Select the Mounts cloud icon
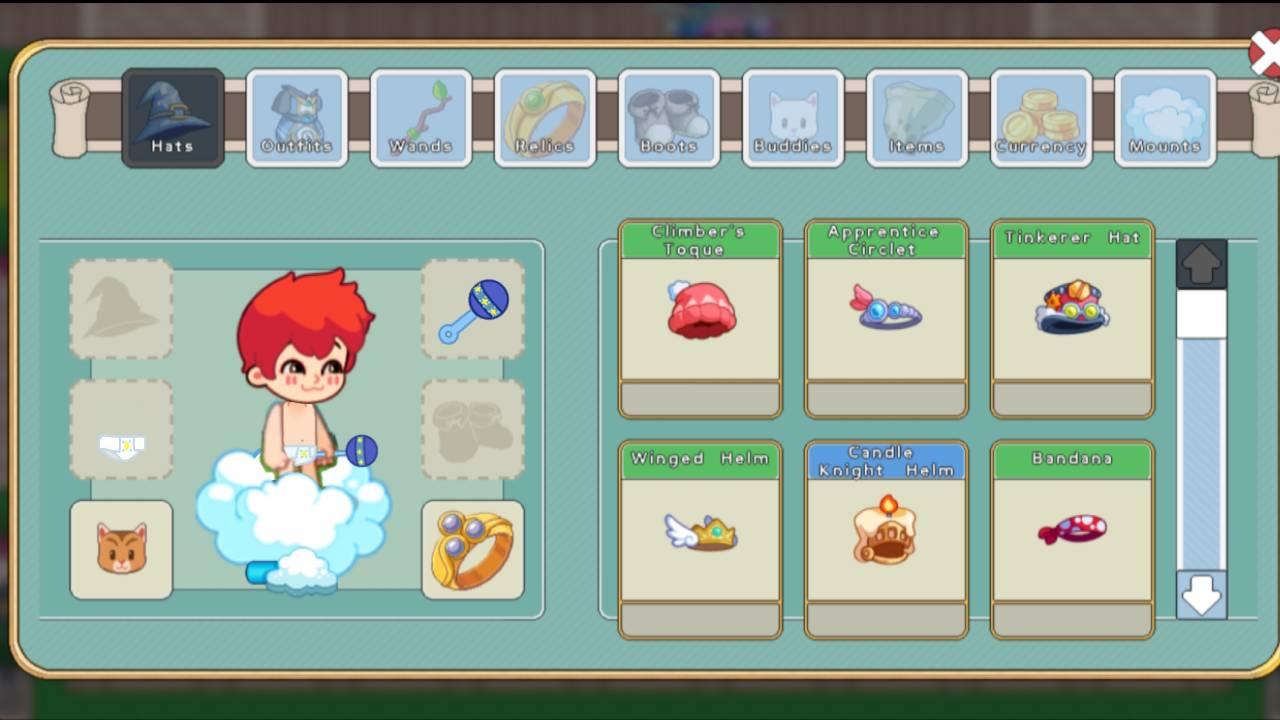The width and height of the screenshot is (1280, 720). coord(1164,117)
